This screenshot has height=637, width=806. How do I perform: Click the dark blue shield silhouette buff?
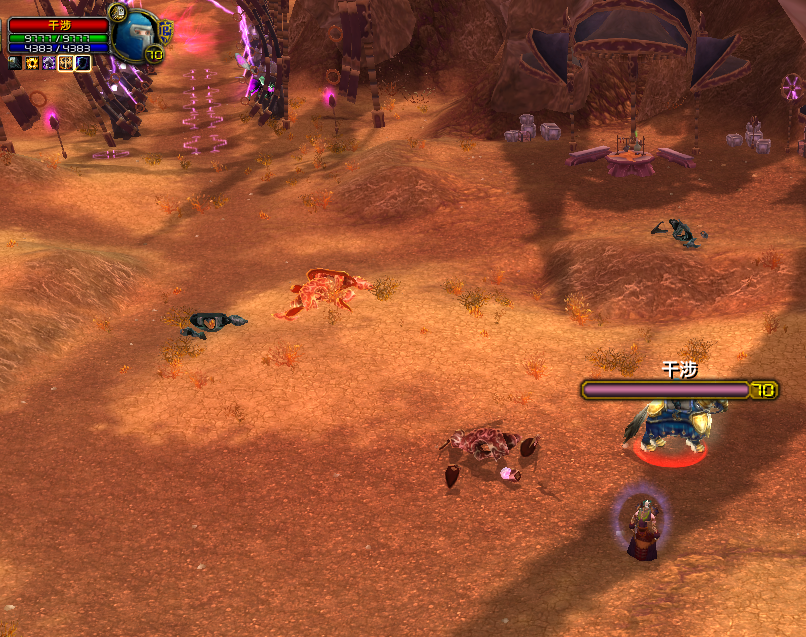[83, 63]
